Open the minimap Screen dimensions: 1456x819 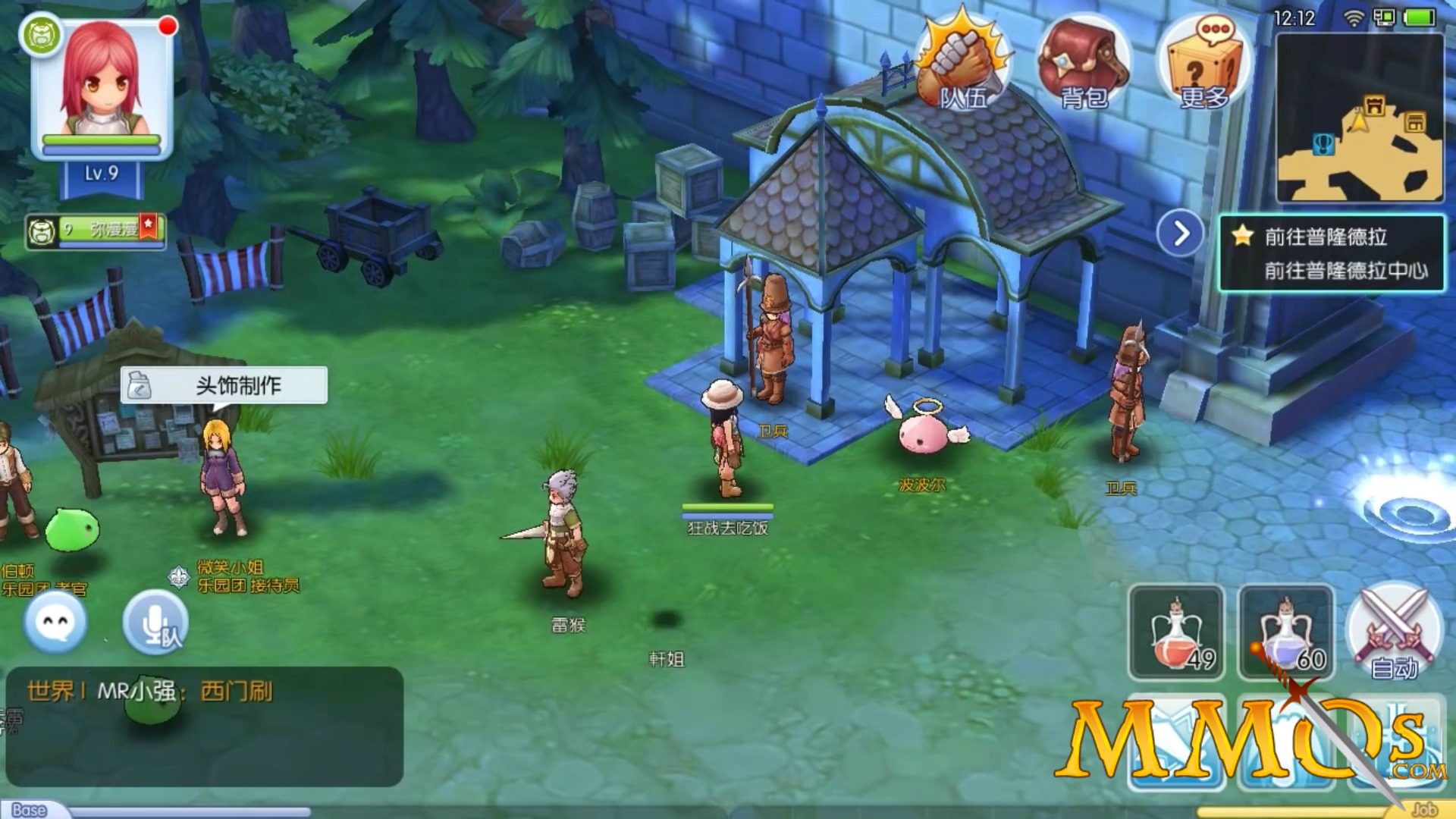(1360, 118)
